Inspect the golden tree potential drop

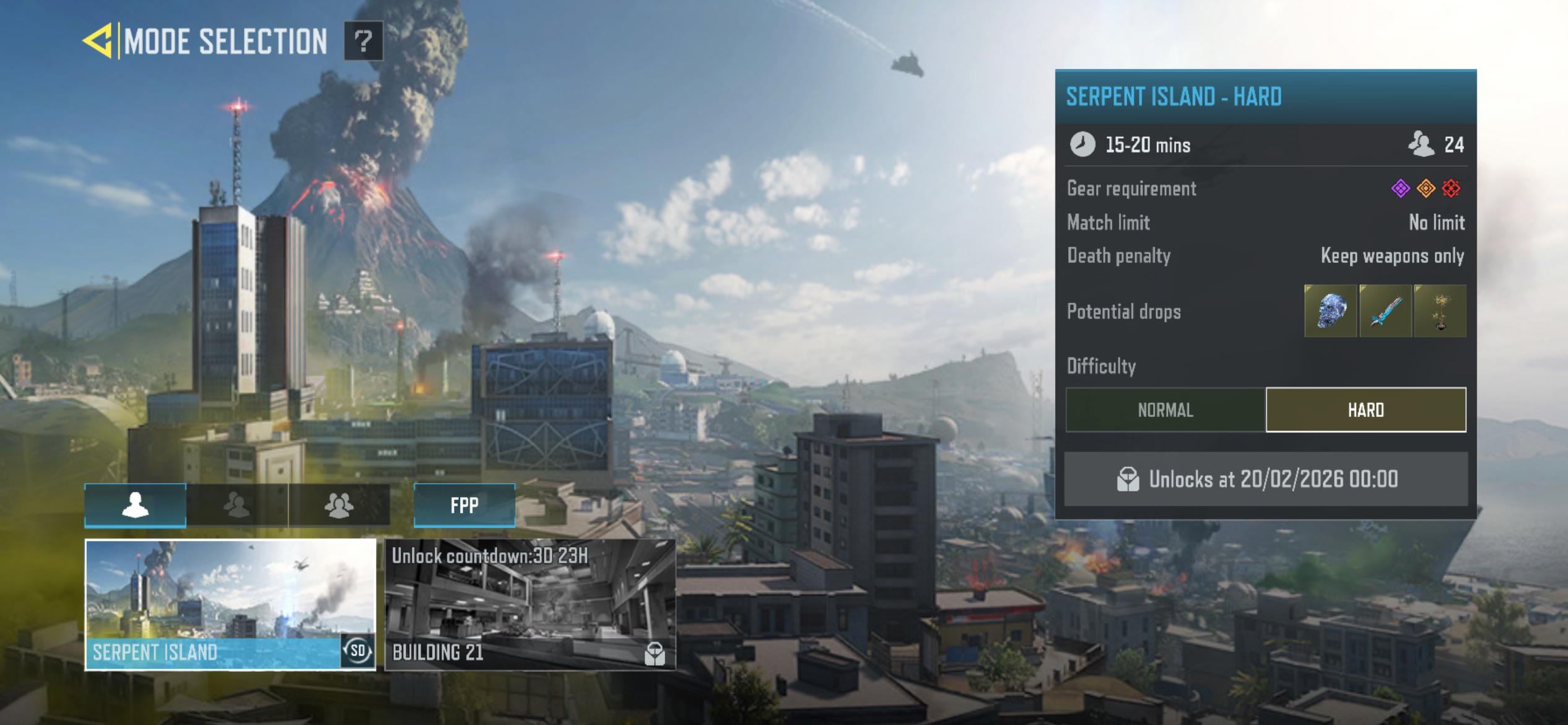click(1440, 311)
